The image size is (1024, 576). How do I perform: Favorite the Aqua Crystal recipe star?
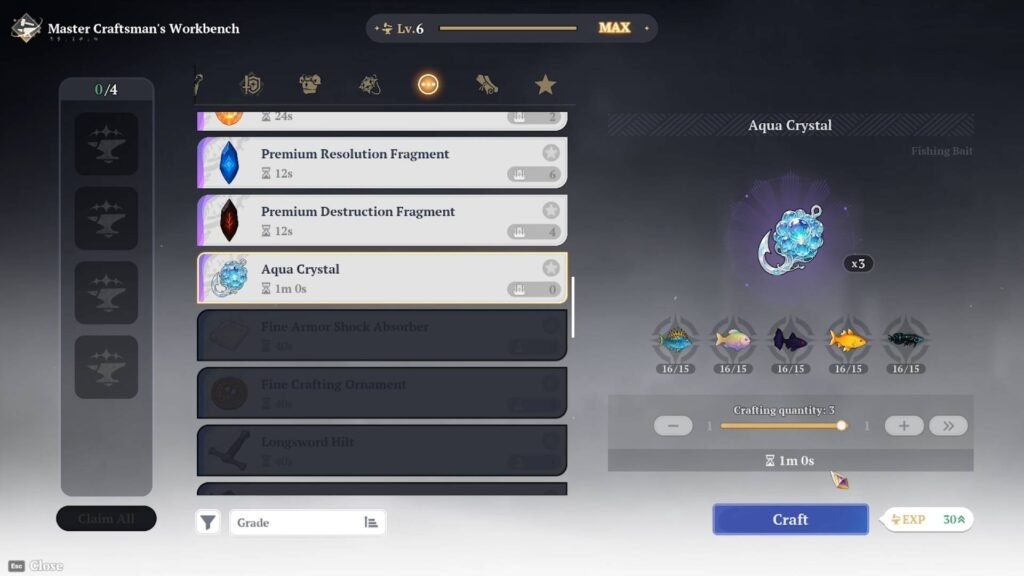coord(551,268)
